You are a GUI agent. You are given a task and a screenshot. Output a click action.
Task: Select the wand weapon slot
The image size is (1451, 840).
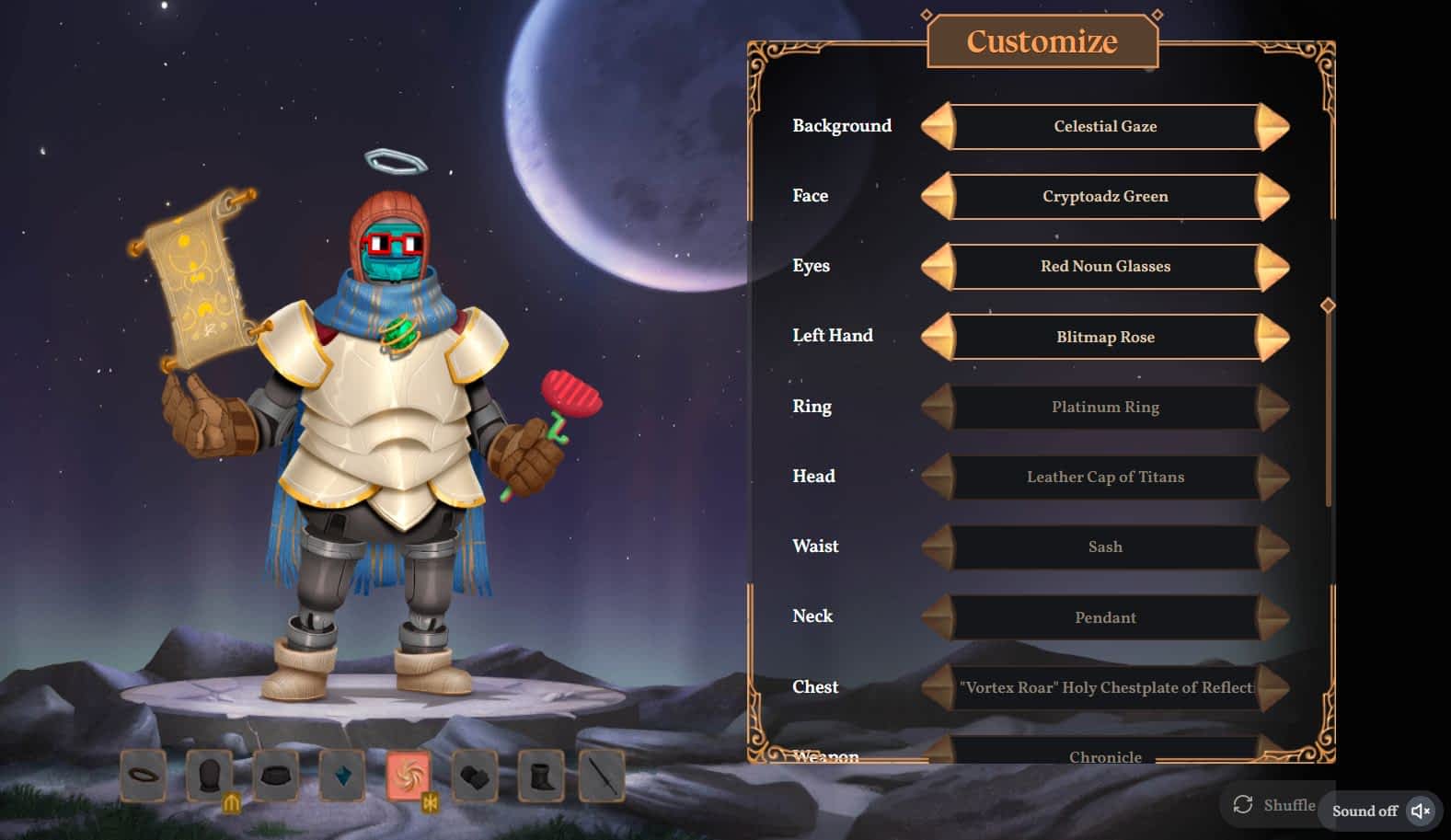tap(603, 777)
